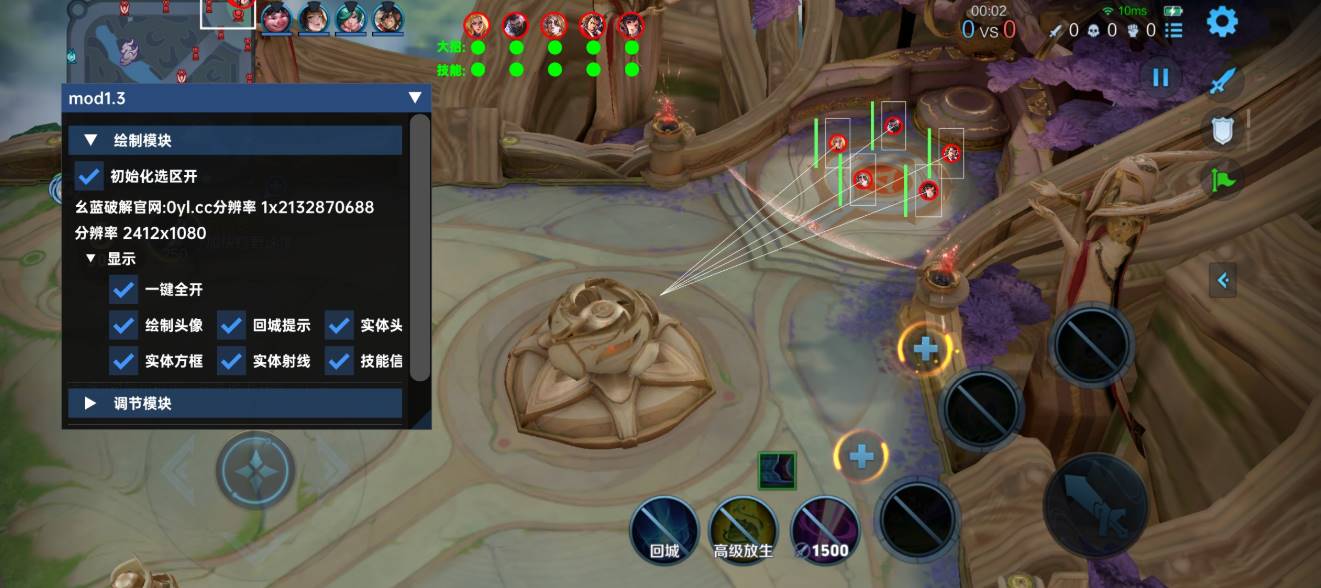This screenshot has width=1321, height=588.
Task: Toggle the 初始化选区开 checkbox
Action: click(90, 176)
